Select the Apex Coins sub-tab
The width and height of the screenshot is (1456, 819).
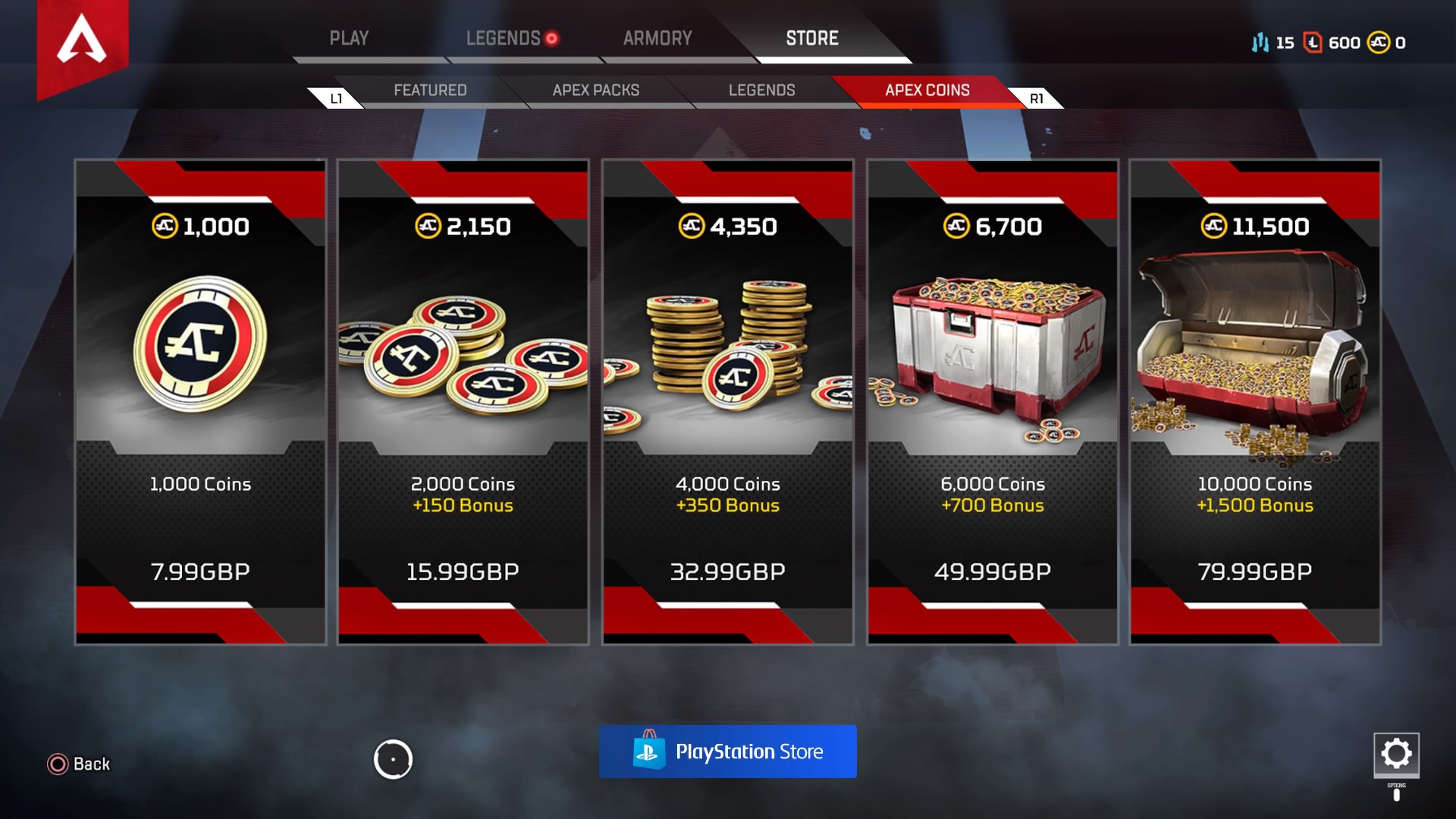pyautogui.click(x=927, y=90)
